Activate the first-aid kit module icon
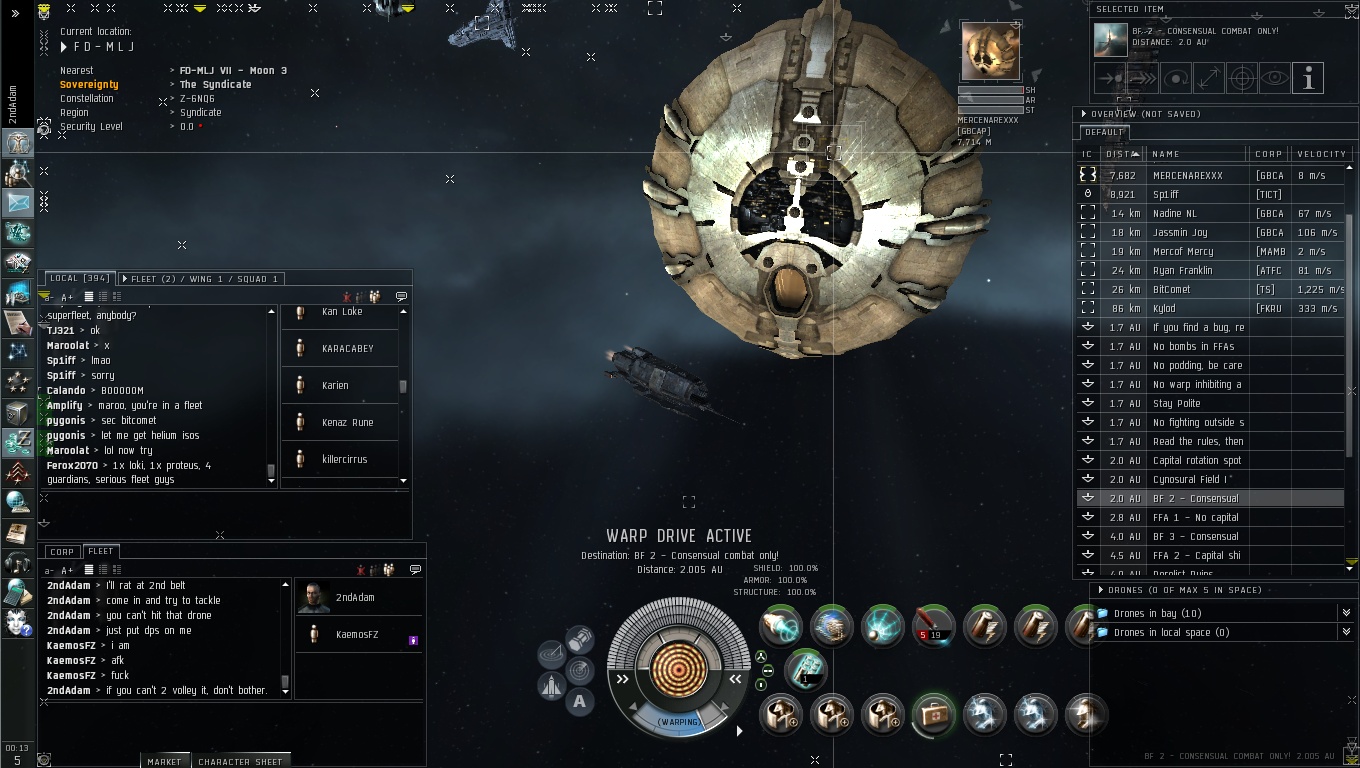This screenshot has width=1360, height=768. pos(933,715)
